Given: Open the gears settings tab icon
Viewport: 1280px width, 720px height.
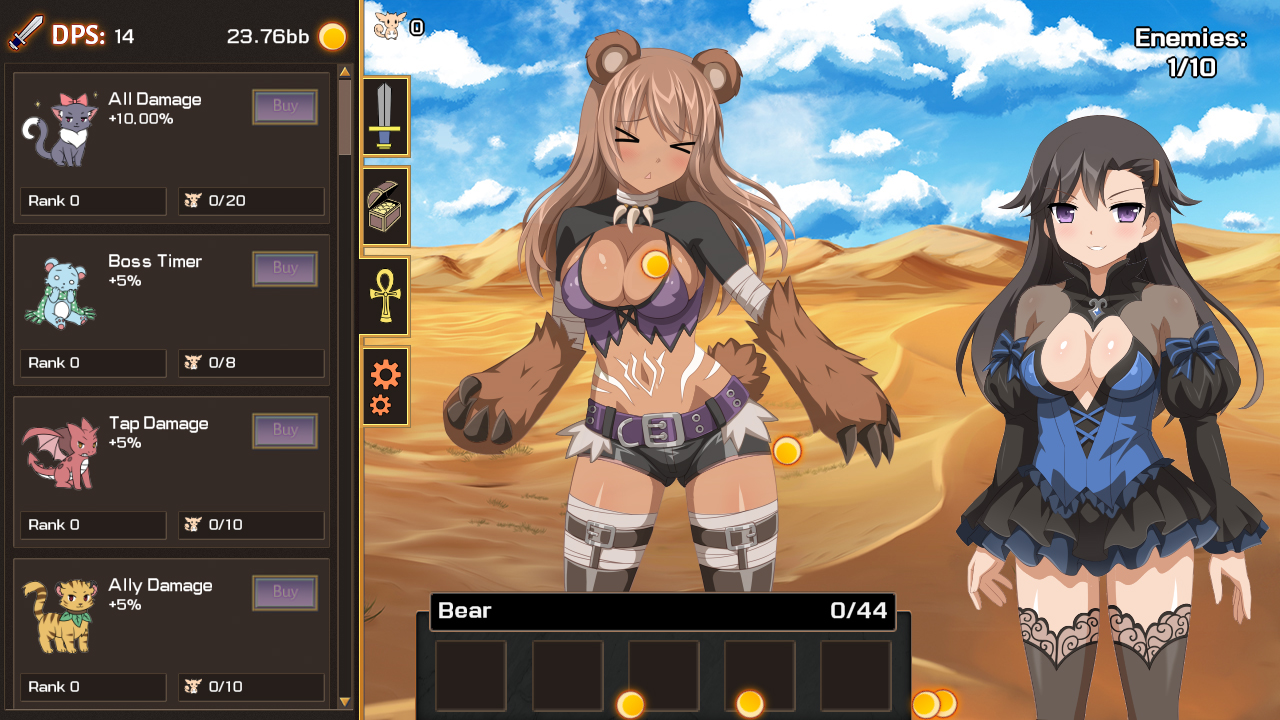Looking at the screenshot, I should pos(386,387).
